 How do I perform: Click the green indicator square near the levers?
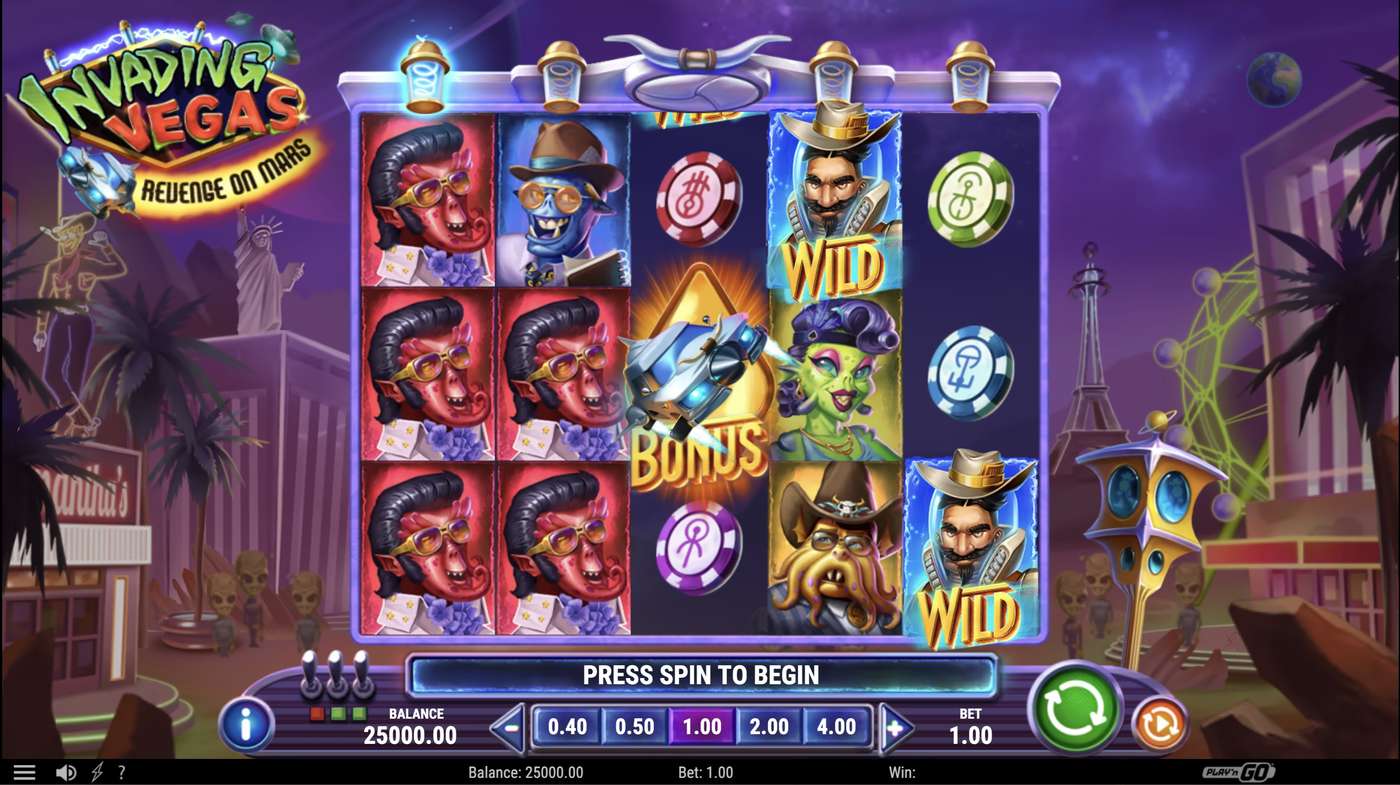[x=338, y=713]
